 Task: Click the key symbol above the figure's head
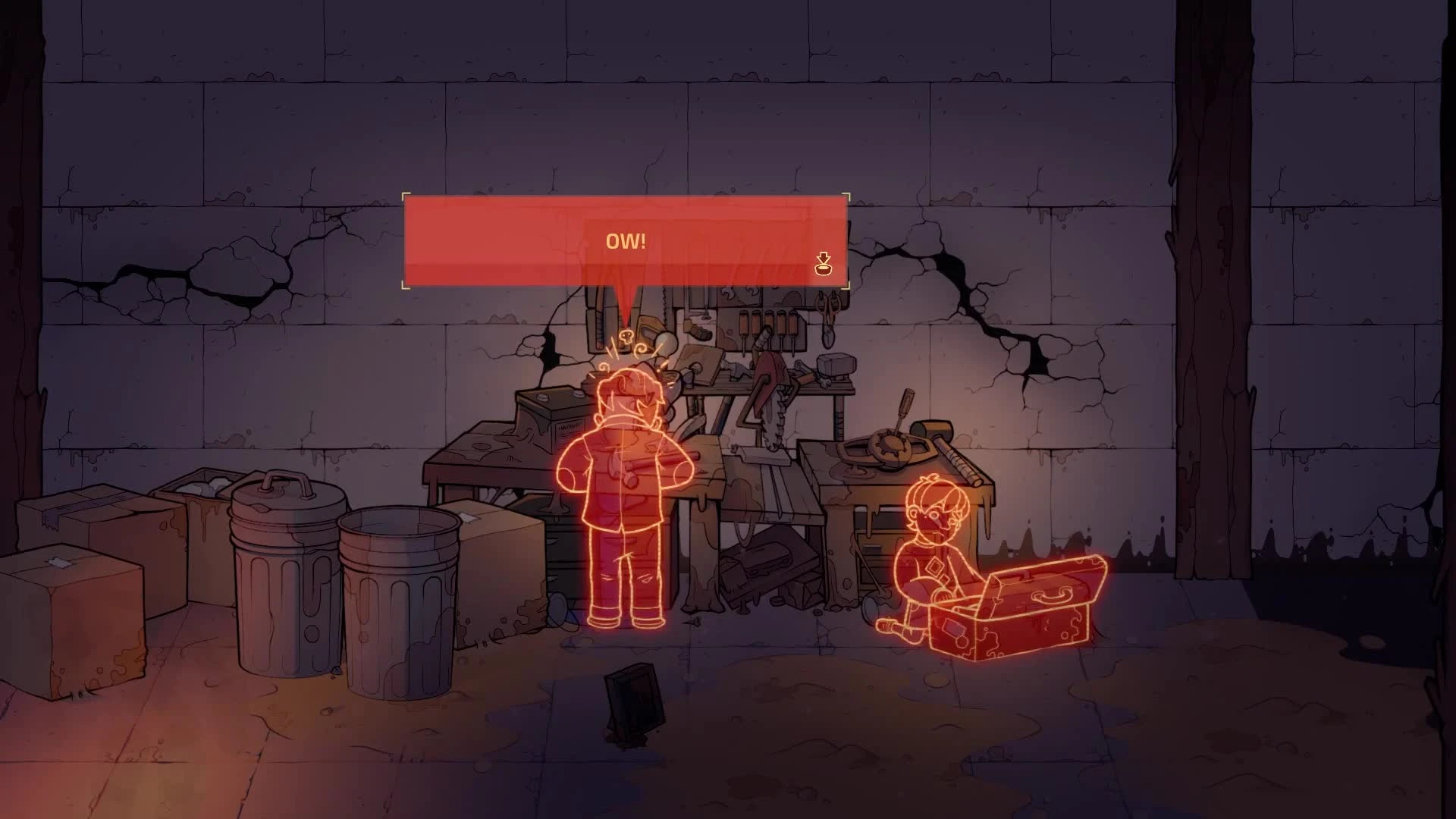tap(626, 337)
